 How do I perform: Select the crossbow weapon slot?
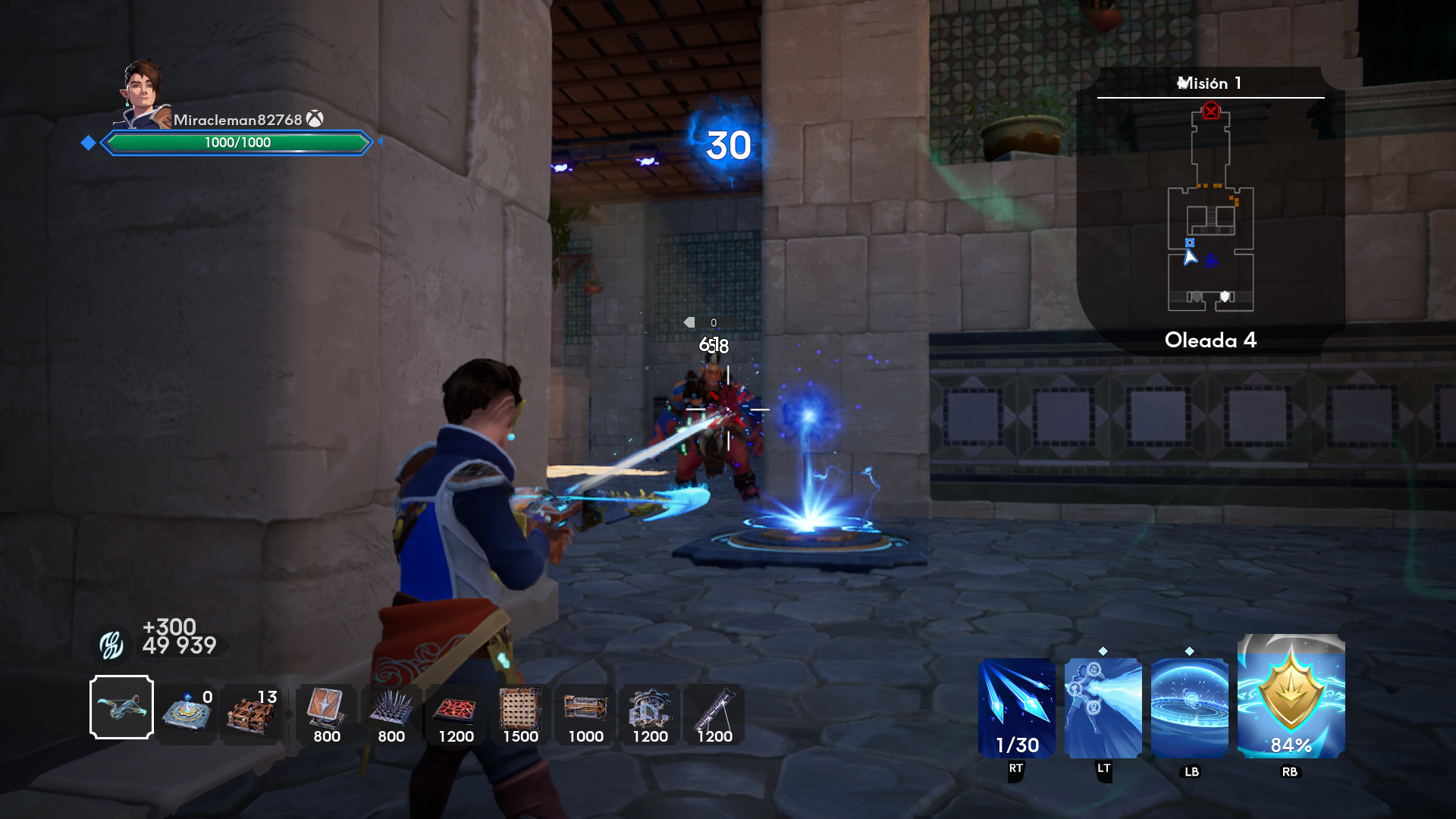(121, 707)
